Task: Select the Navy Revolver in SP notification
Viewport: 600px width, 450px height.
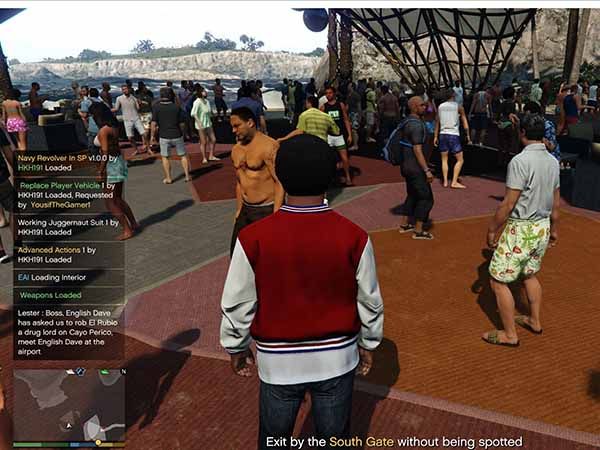Action: click(68, 163)
